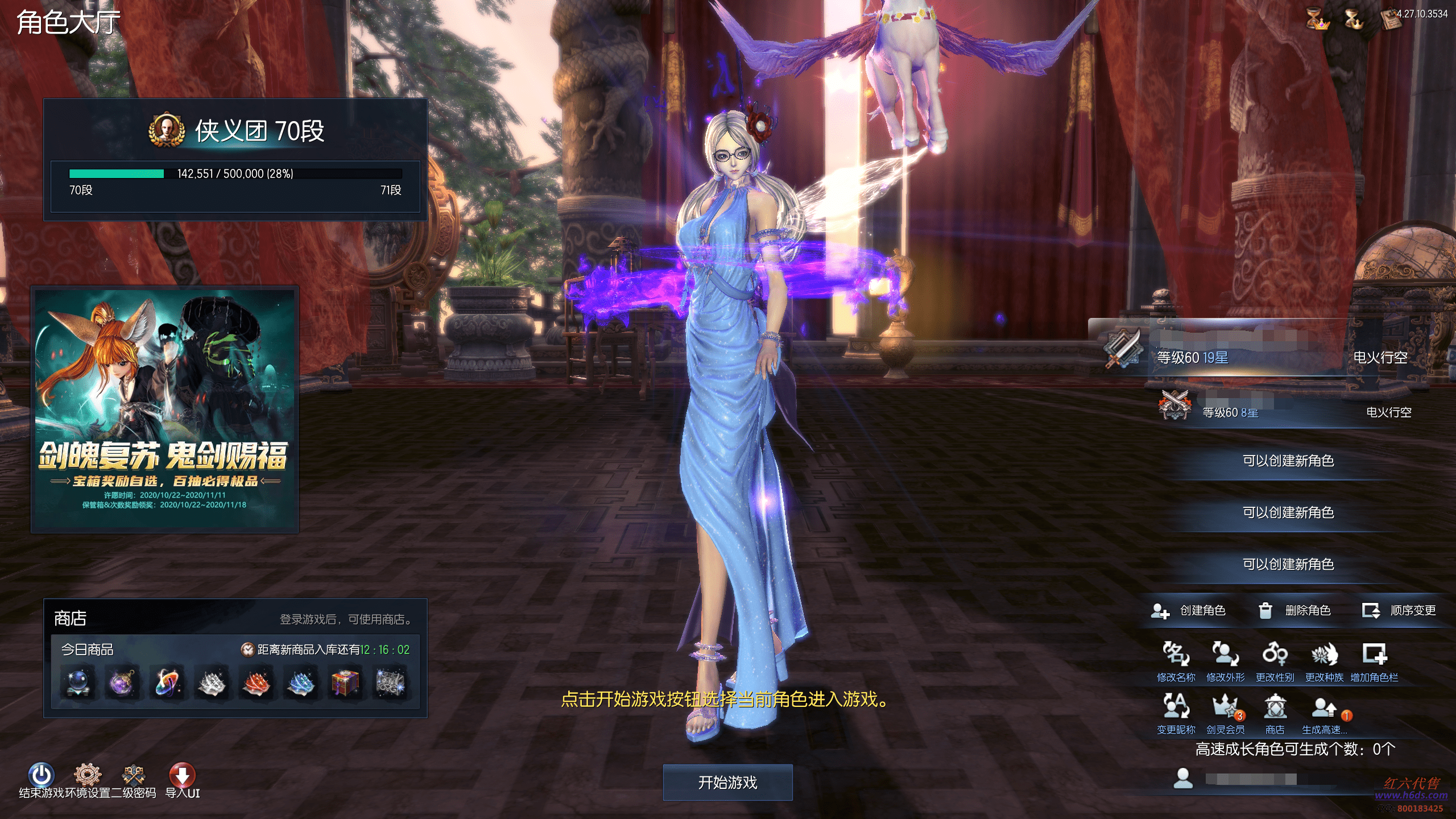Image resolution: width=1456 pixels, height=819 pixels.
Task: Choose the 更改种族 race change icon
Action: click(1324, 655)
